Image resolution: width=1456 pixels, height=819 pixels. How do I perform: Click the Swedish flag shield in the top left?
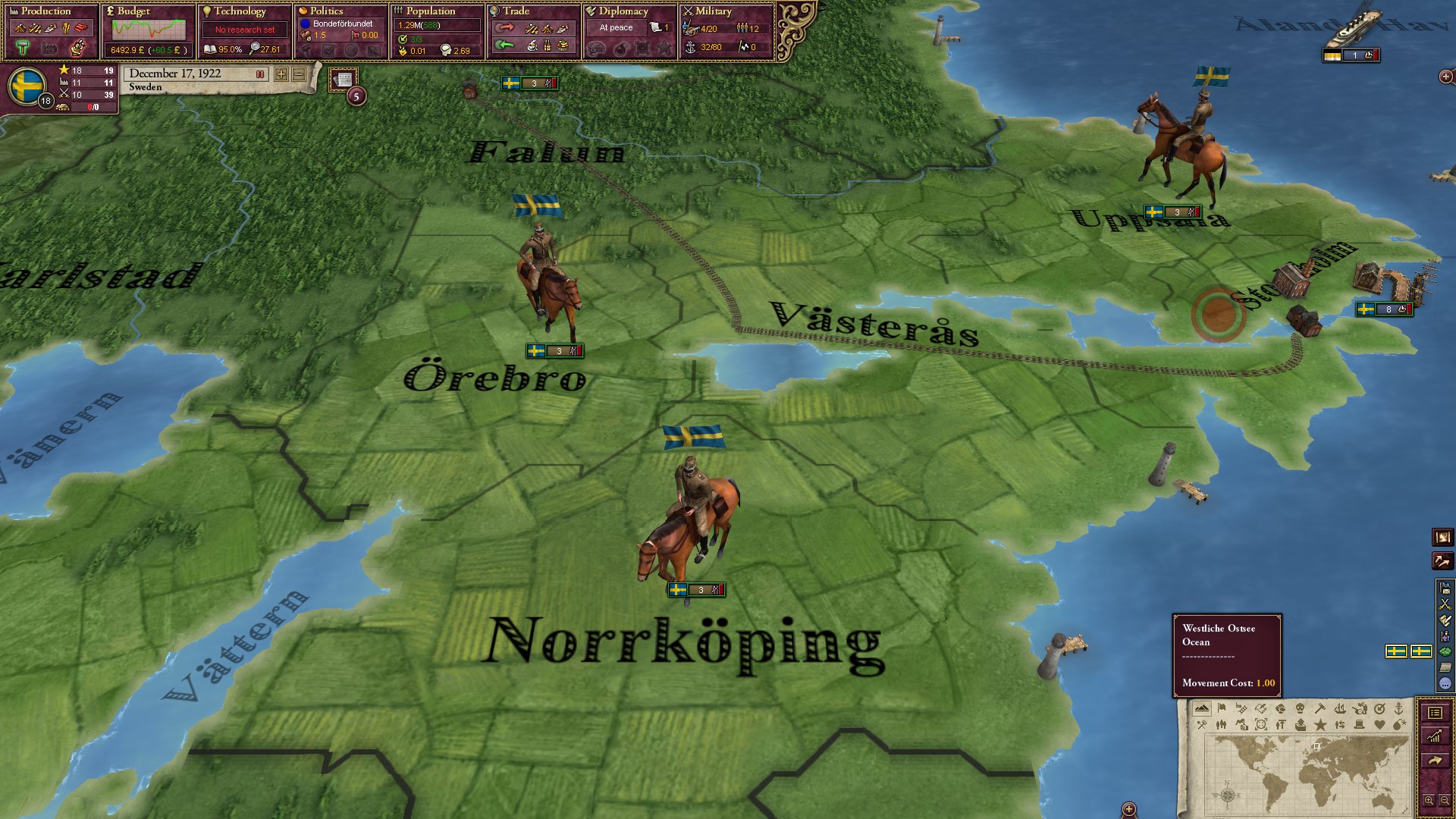(x=26, y=83)
